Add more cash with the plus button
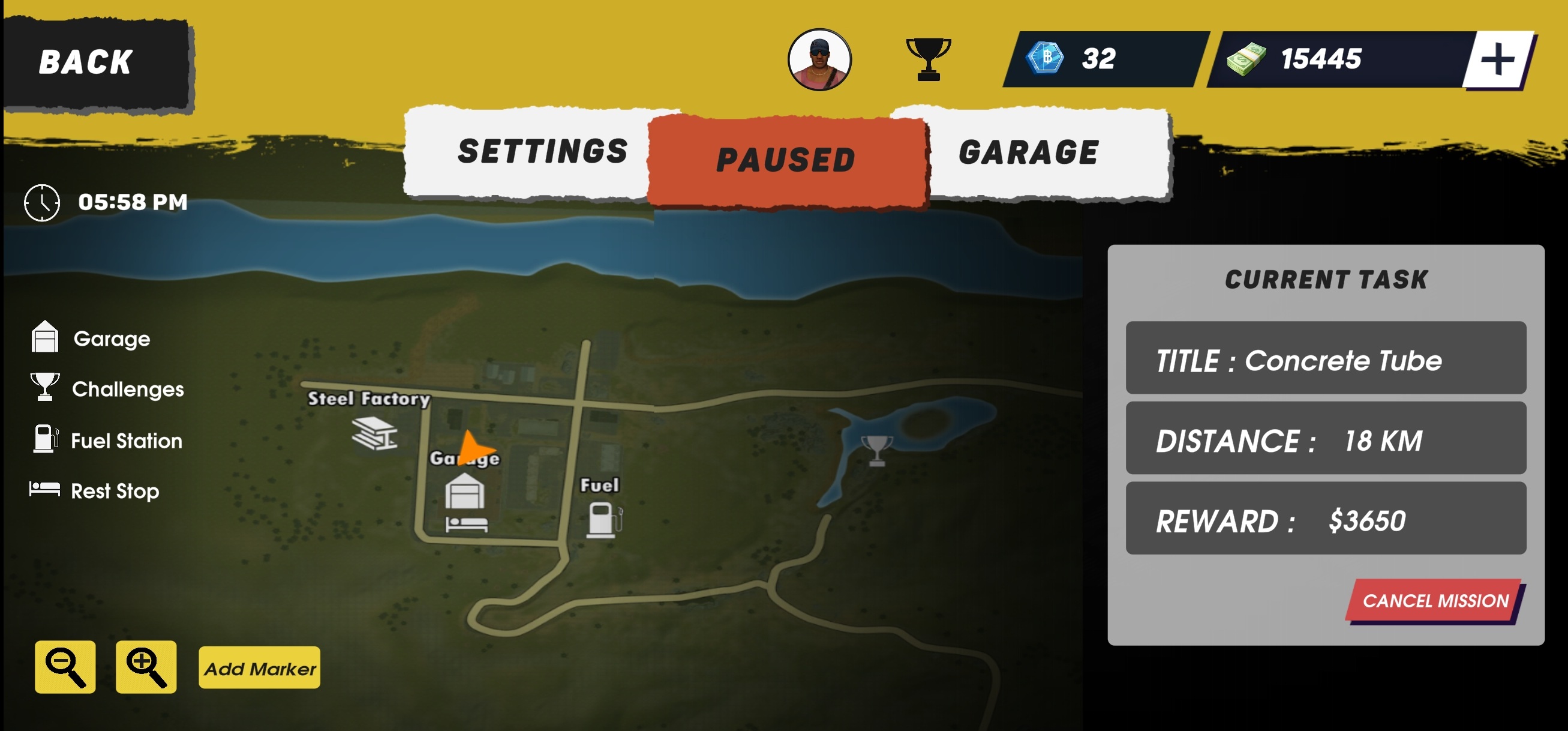The height and width of the screenshot is (731, 1568). 1497,59
